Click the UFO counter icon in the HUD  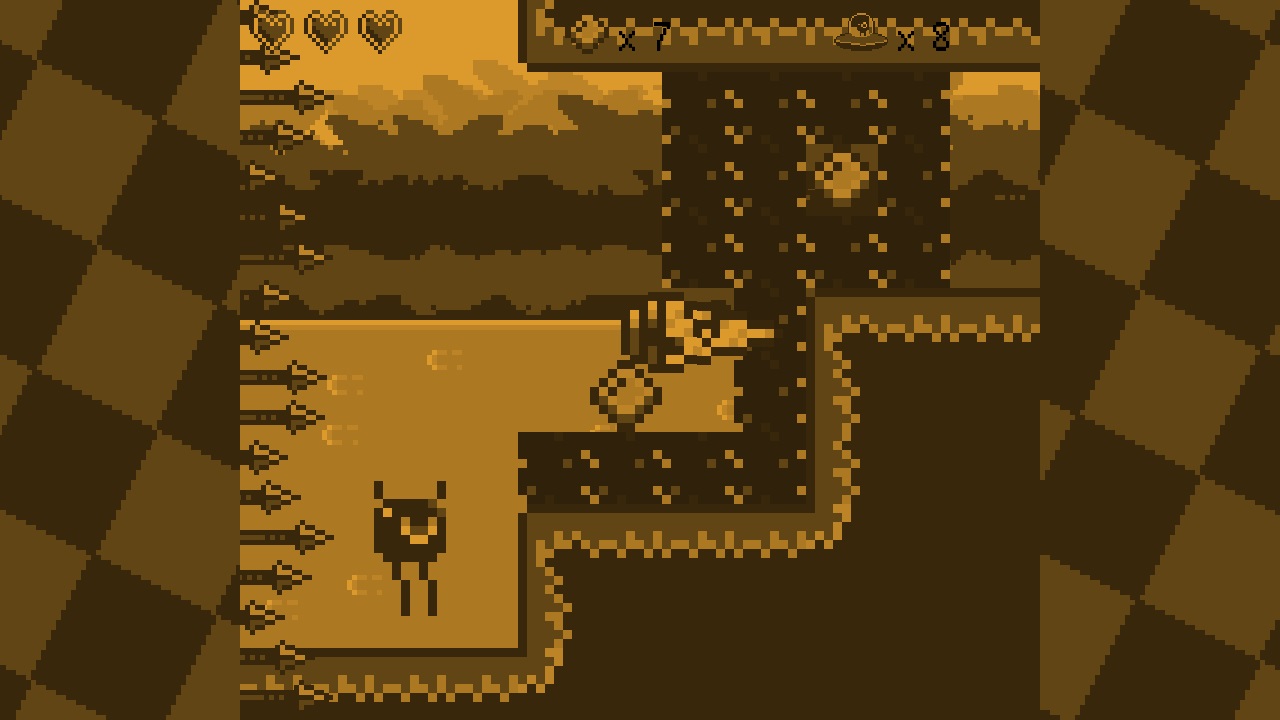[862, 31]
